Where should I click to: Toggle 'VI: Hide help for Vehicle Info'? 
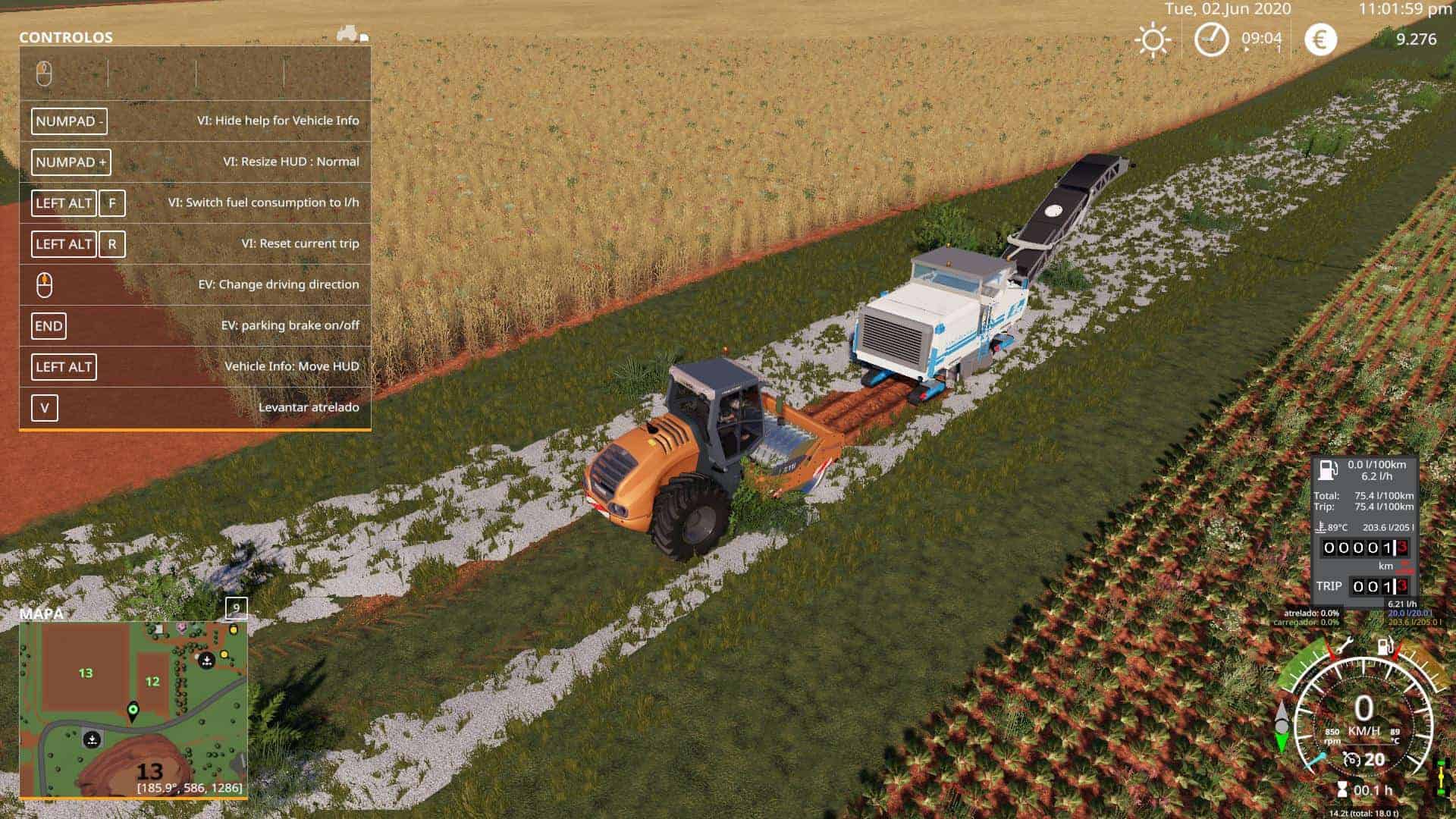(193, 121)
